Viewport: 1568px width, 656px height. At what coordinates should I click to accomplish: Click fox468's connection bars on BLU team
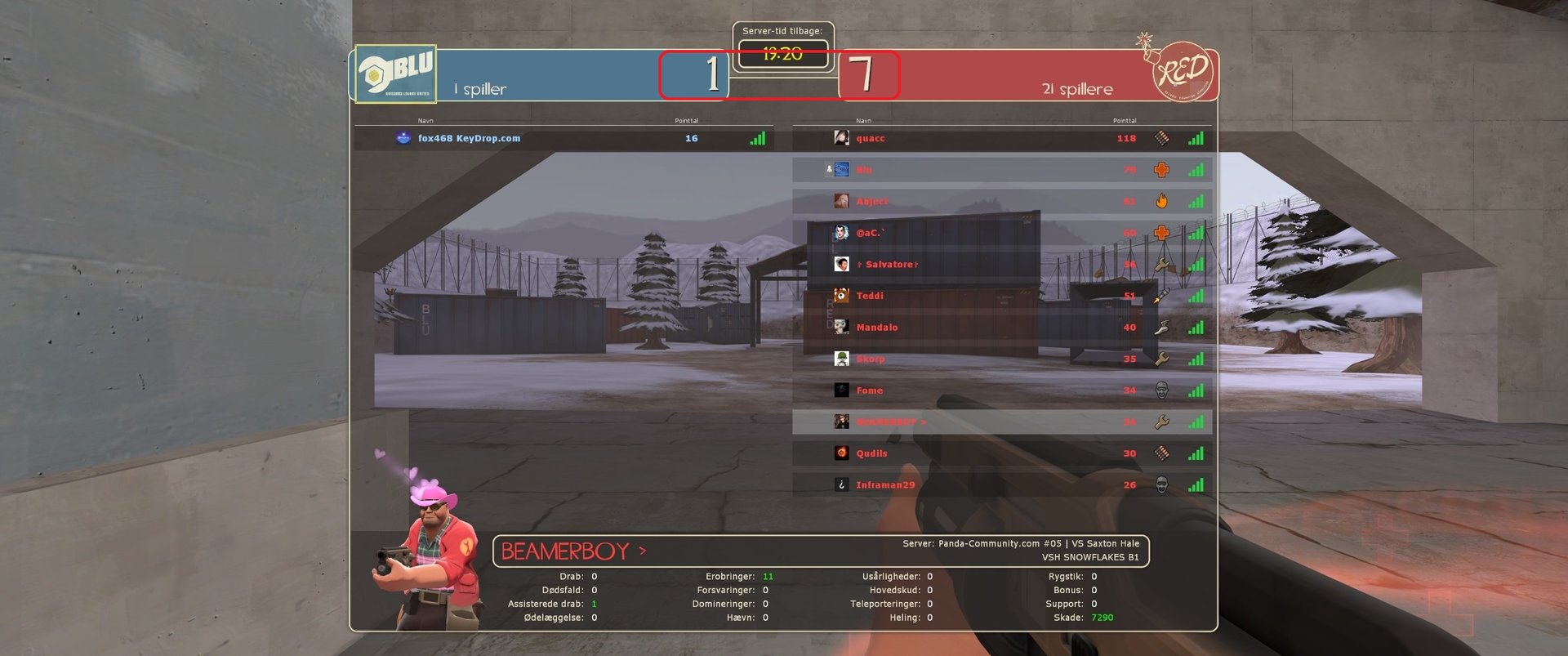(756, 138)
